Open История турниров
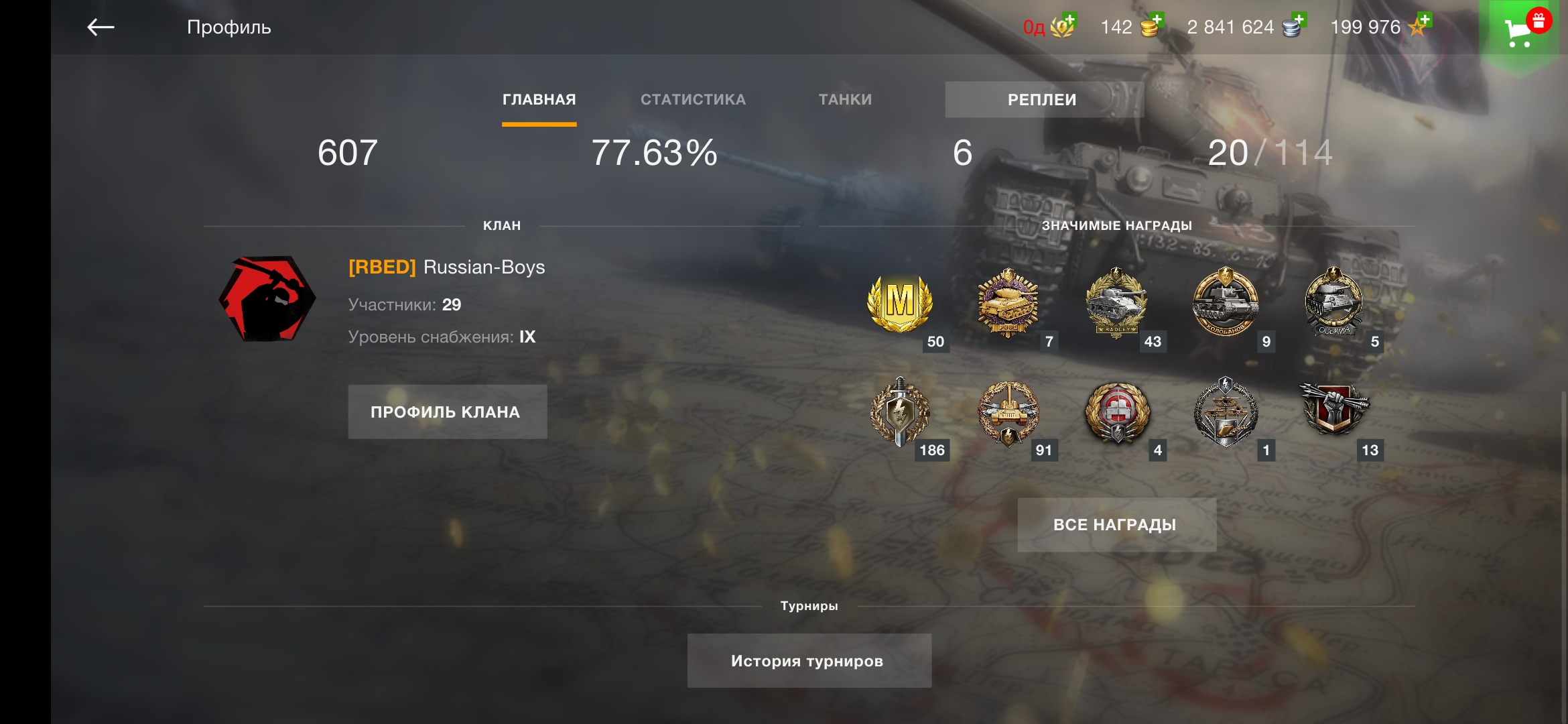 point(808,661)
